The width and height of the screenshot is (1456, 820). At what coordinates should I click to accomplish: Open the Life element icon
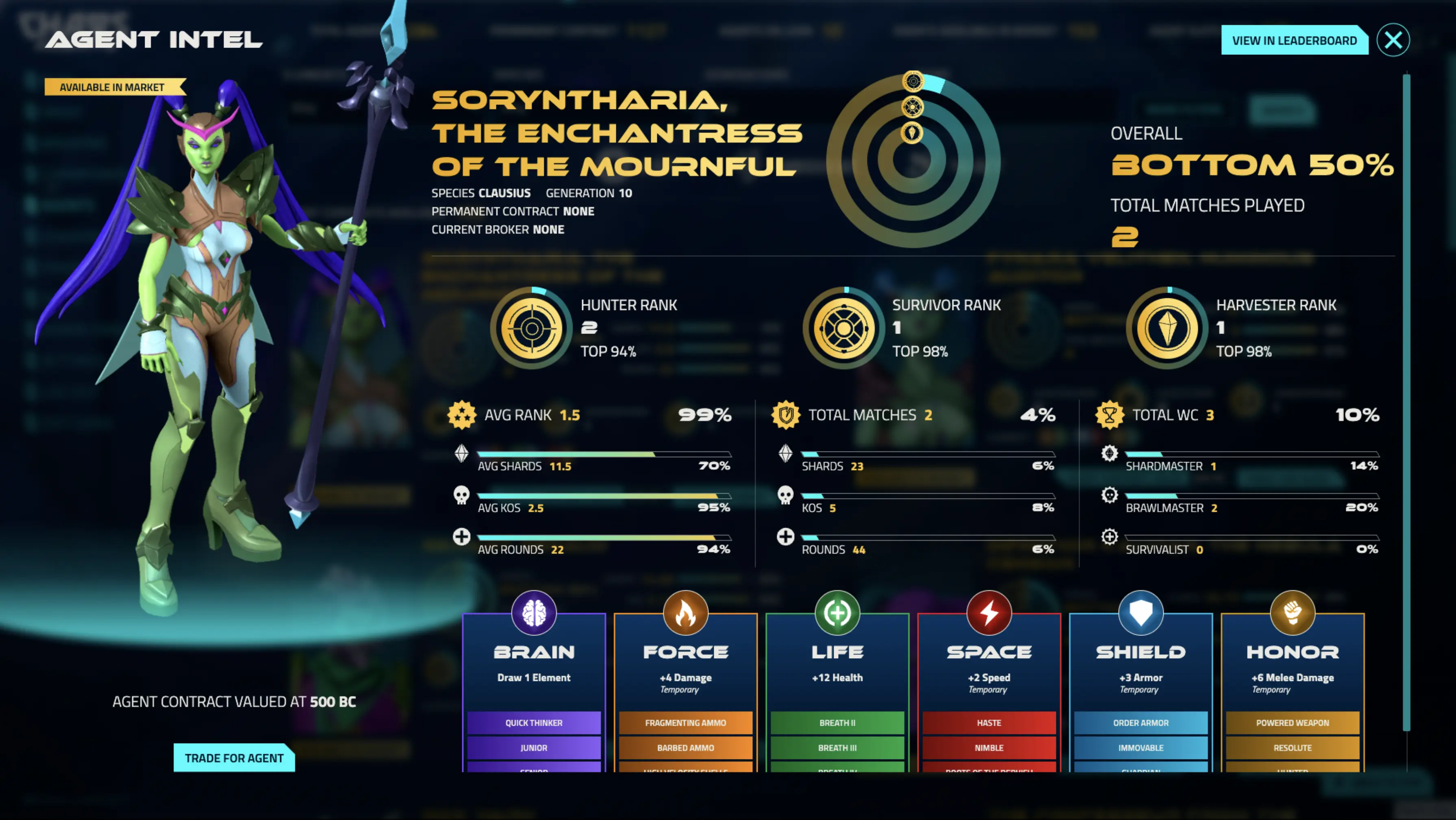click(x=837, y=613)
